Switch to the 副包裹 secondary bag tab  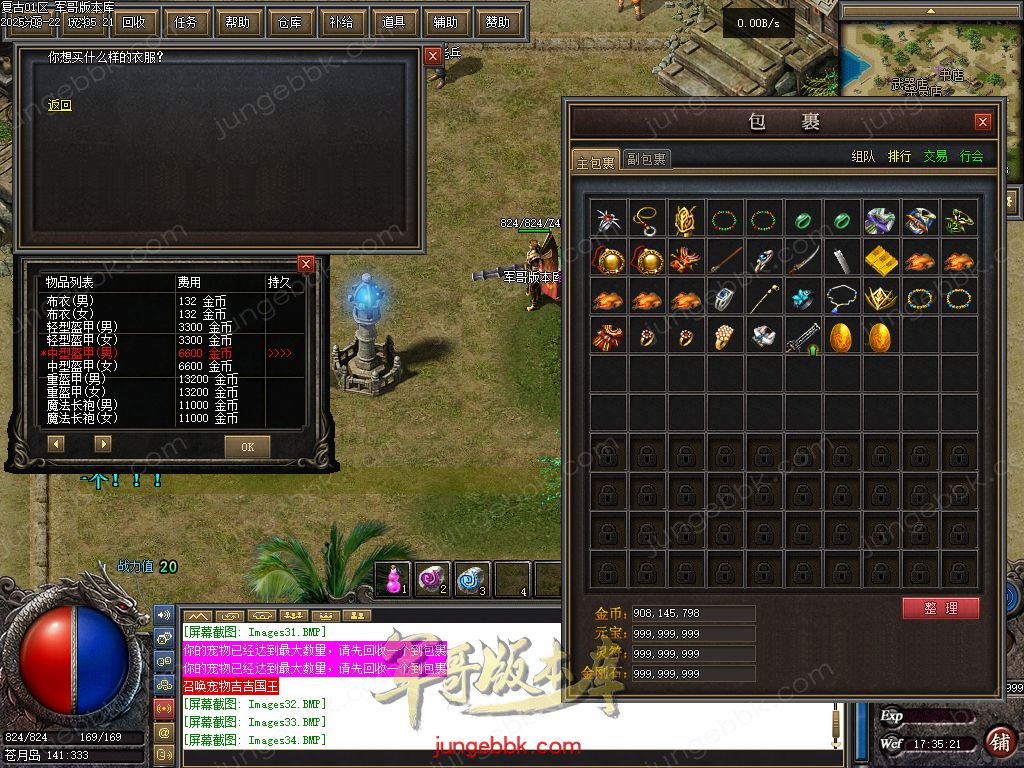coord(647,158)
